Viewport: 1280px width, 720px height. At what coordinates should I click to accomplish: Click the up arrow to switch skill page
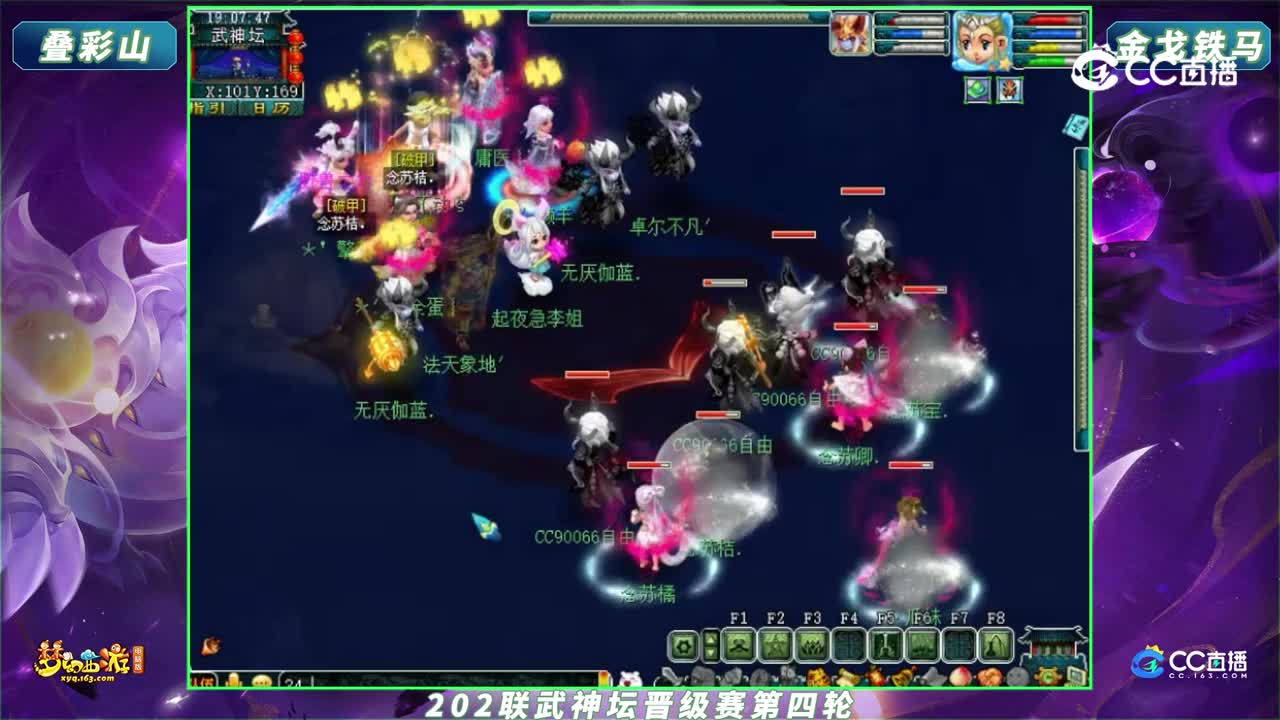point(711,638)
